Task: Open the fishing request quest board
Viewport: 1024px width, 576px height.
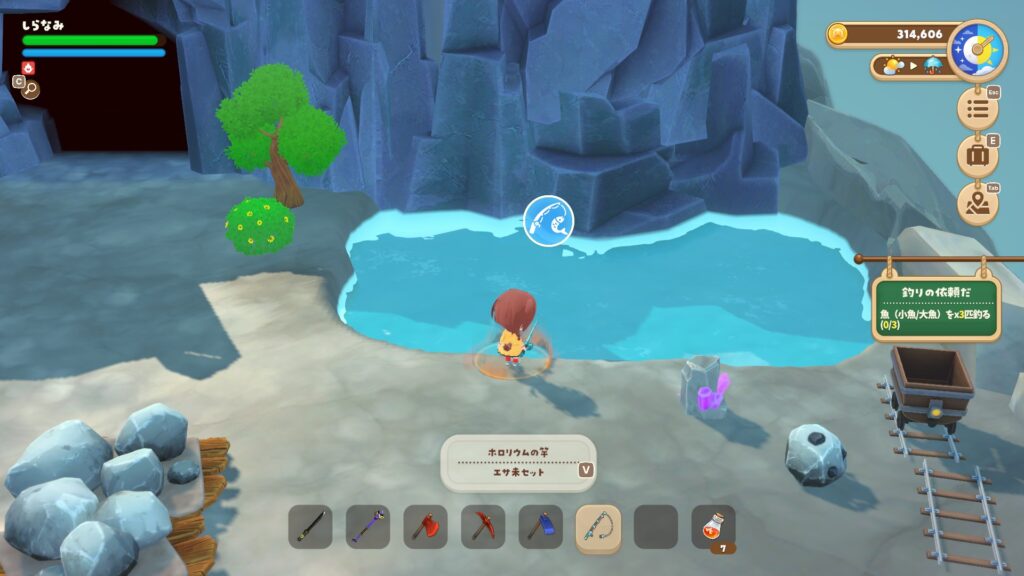Action: click(x=936, y=307)
